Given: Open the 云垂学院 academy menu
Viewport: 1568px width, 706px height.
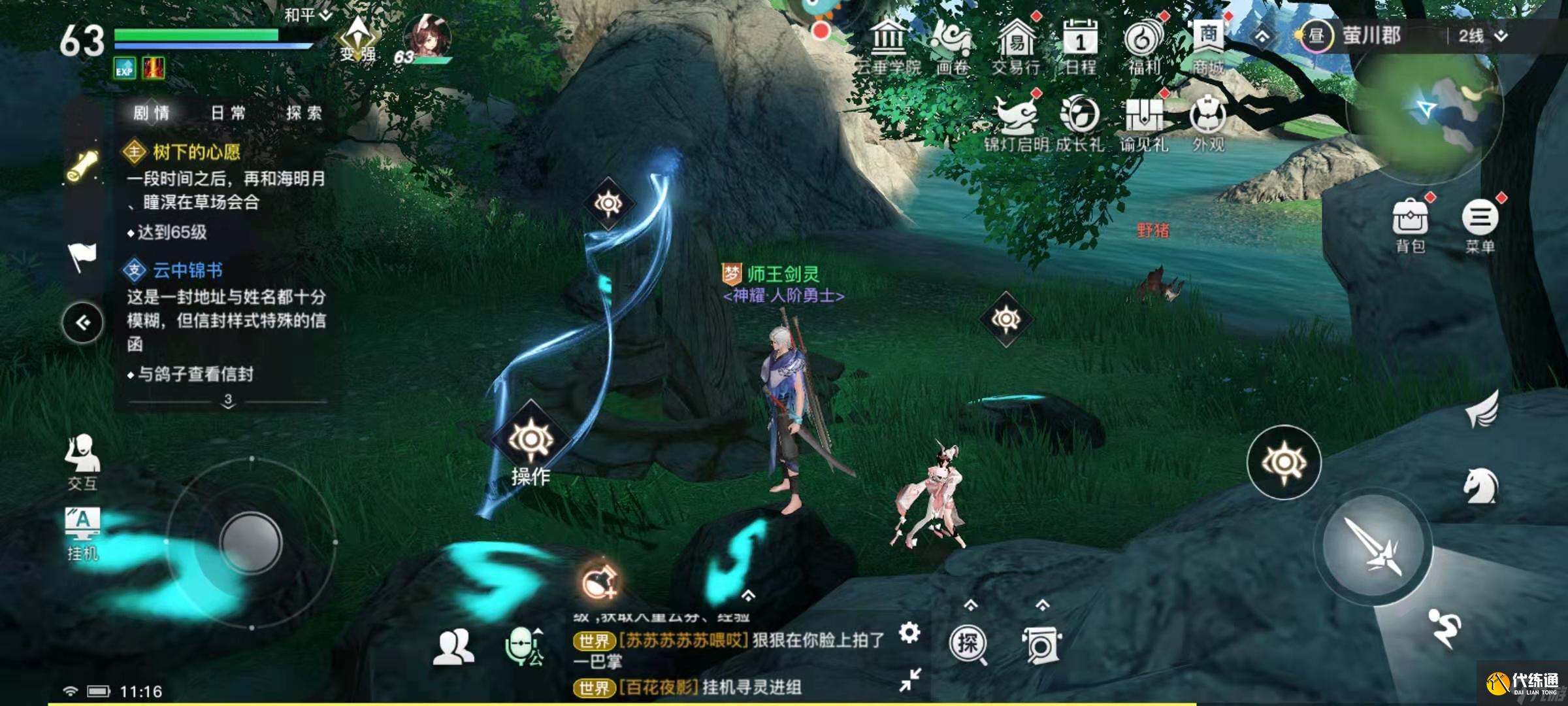Looking at the screenshot, I should (x=887, y=46).
